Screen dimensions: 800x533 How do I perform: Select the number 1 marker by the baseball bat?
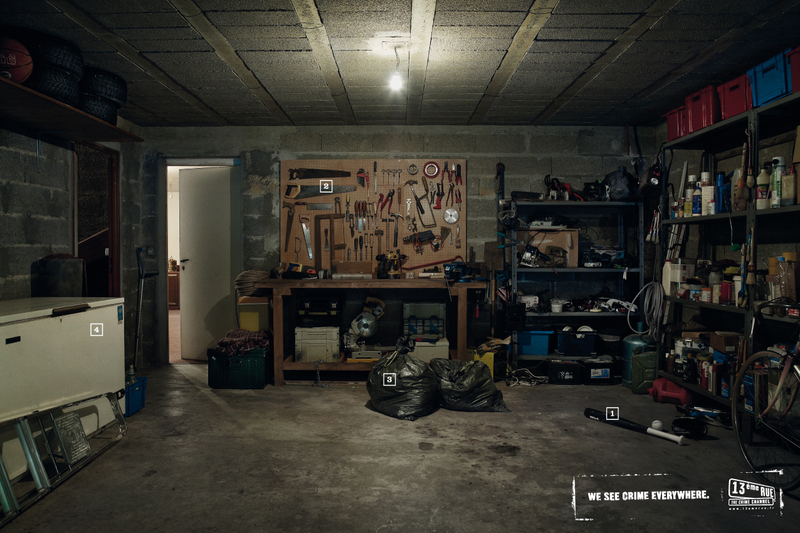[612, 413]
